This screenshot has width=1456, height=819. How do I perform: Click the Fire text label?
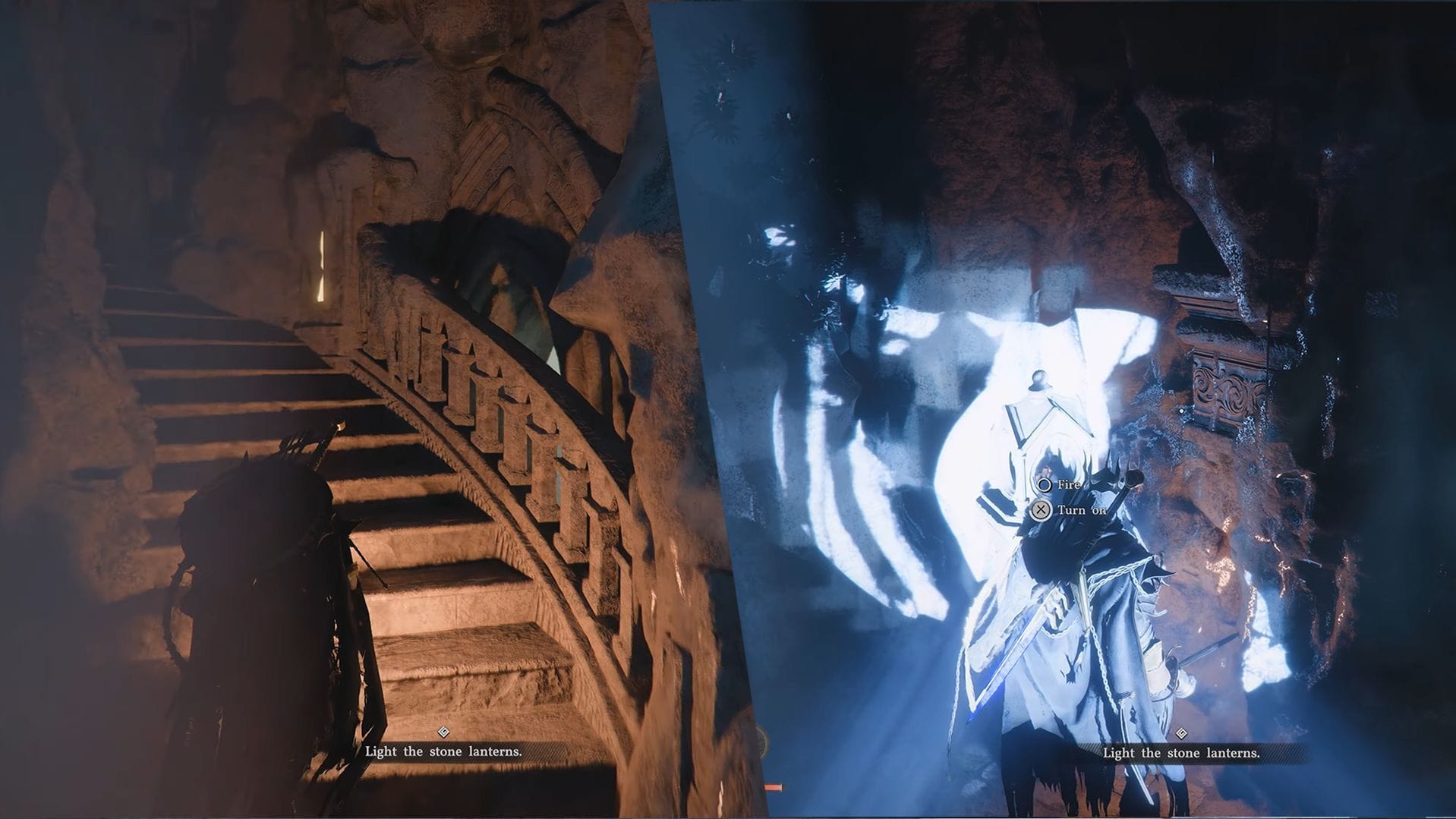pyautogui.click(x=1070, y=485)
